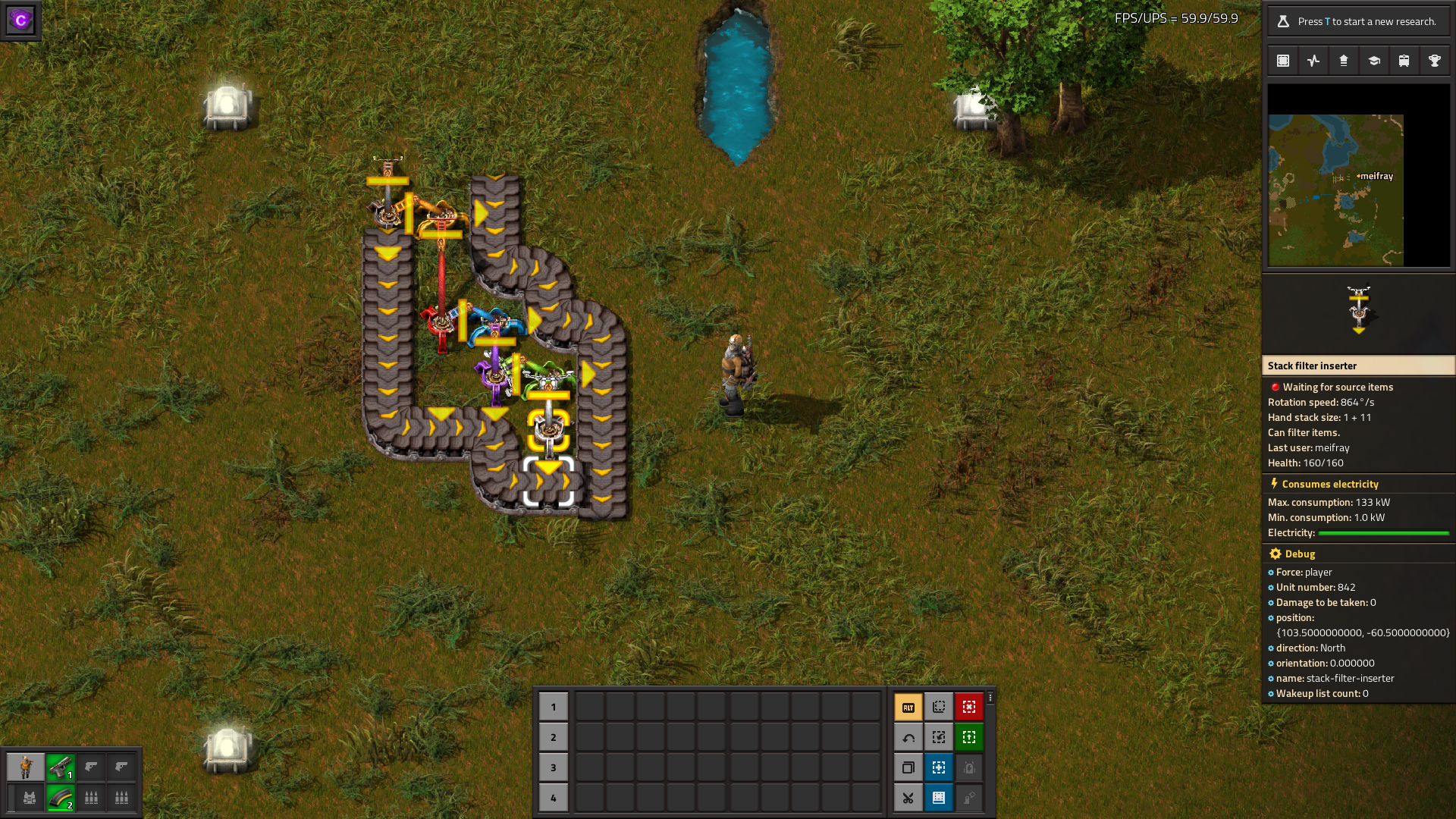Open the production statistics graph
This screenshot has height=819, width=1456.
point(1313,60)
